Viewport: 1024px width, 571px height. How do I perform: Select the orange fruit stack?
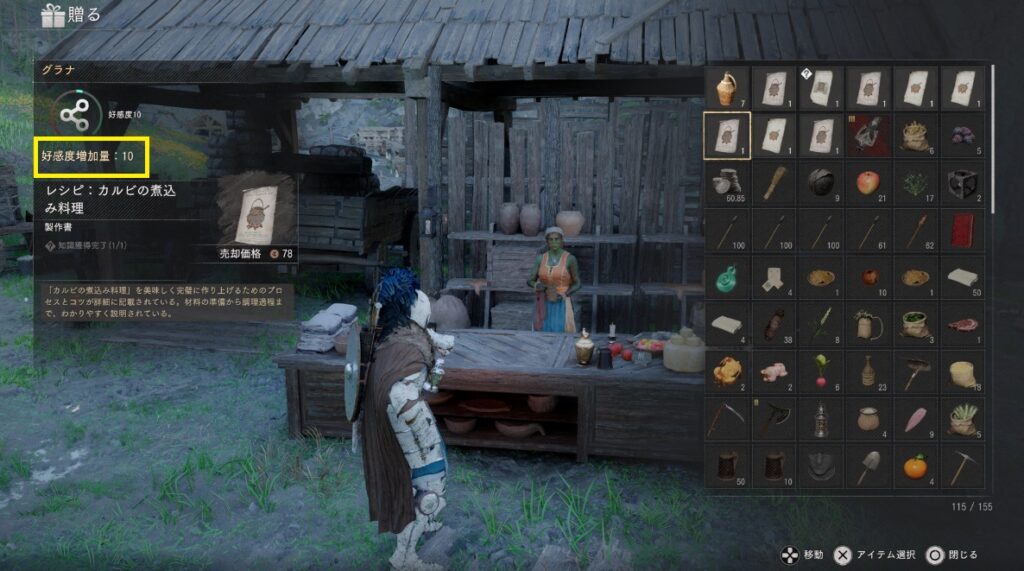(915, 464)
